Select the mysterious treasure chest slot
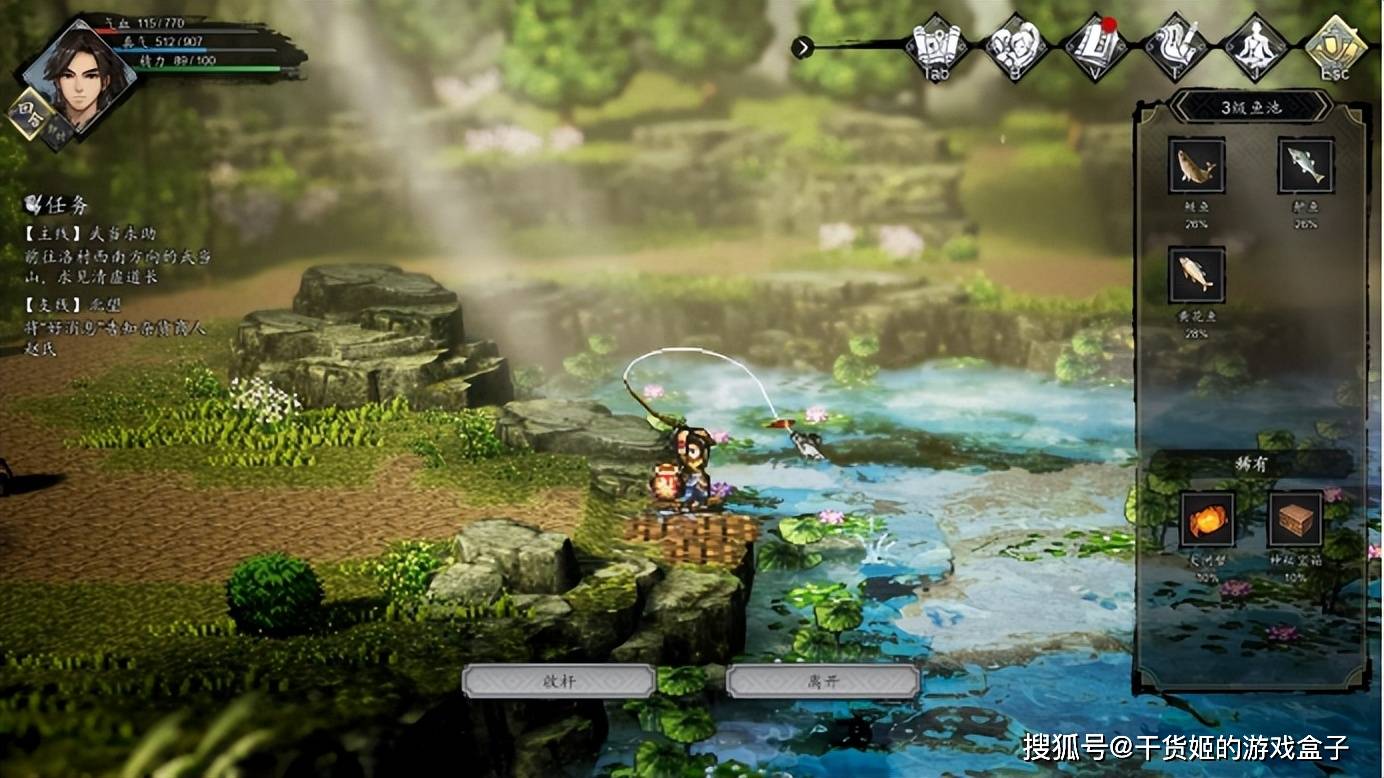 click(1295, 520)
